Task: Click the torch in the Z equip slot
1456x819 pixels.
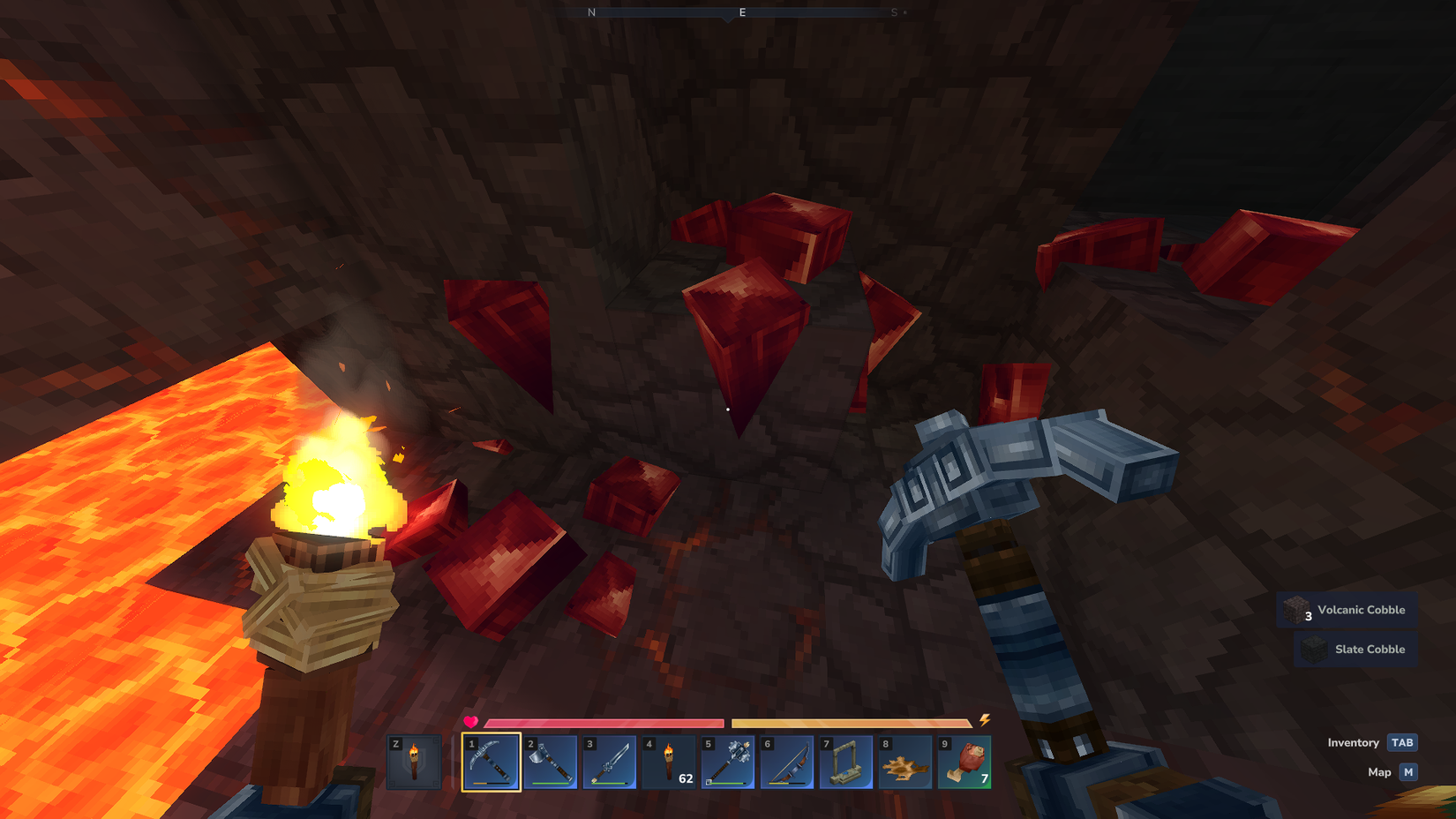Action: [x=415, y=763]
